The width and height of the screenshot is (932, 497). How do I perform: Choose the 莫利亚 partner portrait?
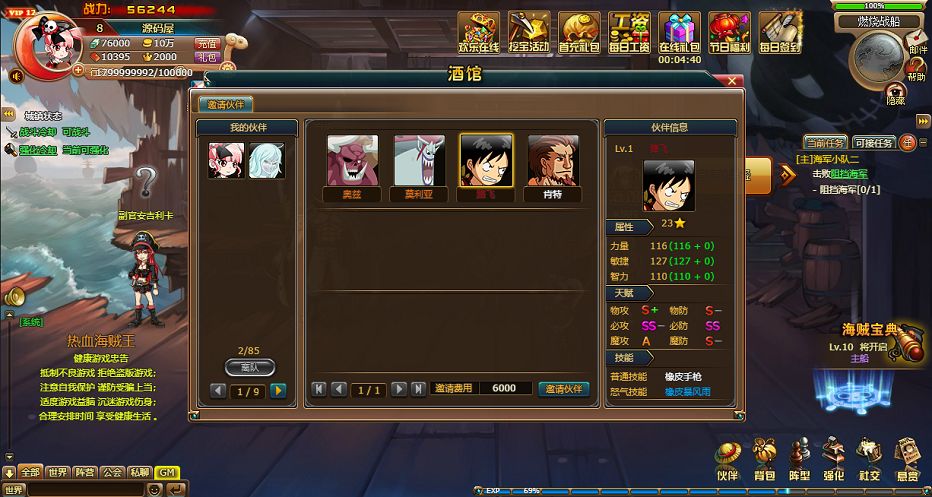coord(419,161)
